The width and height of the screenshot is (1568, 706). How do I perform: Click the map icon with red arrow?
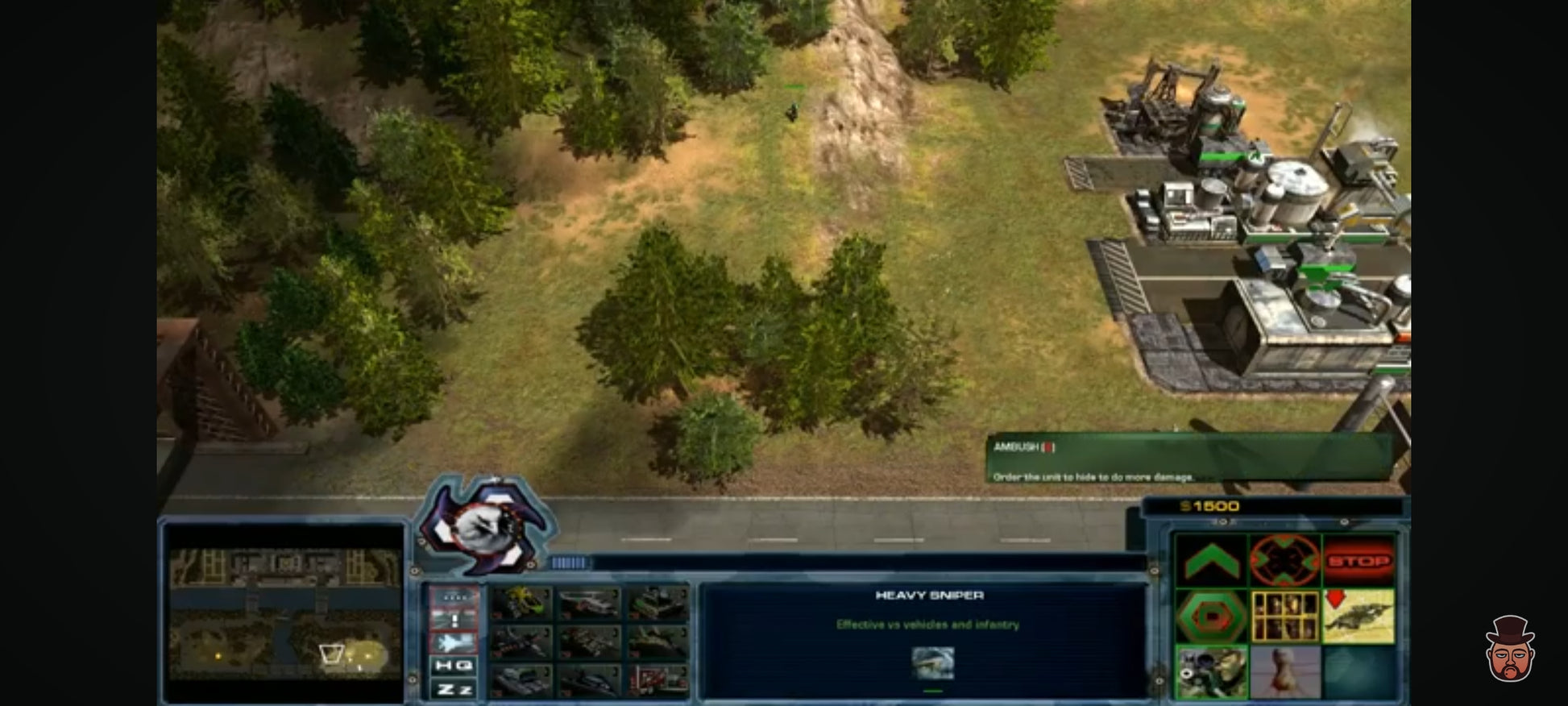point(1359,617)
